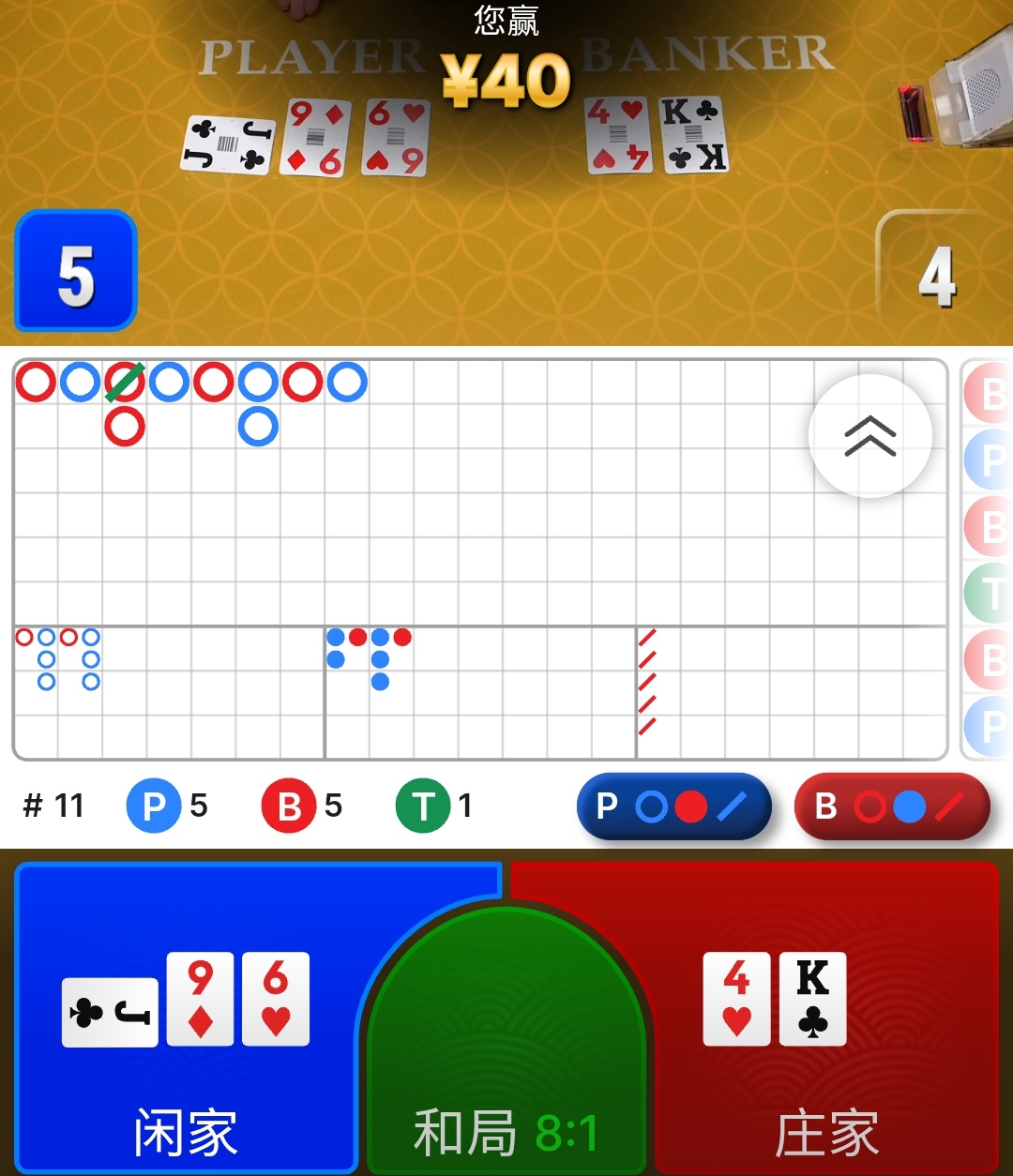The width and height of the screenshot is (1013, 1176).
Task: Bet on the red 庄家 Banker area
Action: tap(825, 1018)
